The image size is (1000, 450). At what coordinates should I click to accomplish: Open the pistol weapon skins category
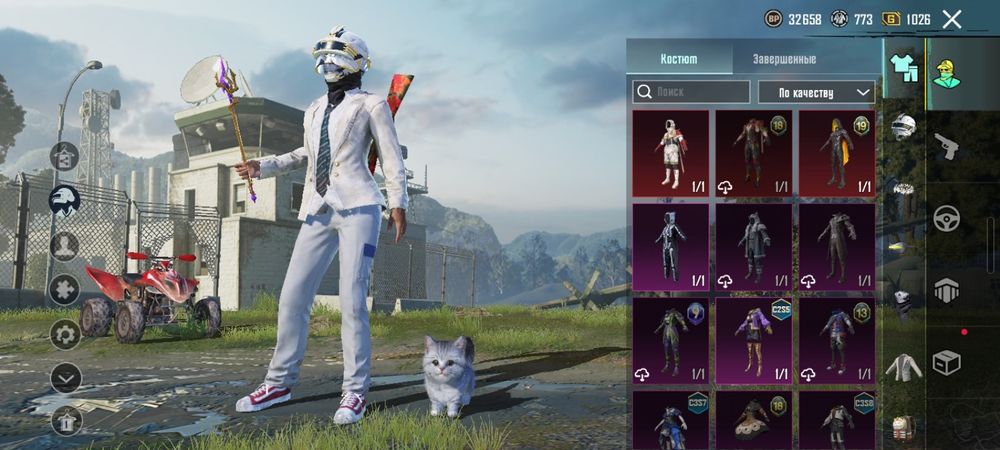coord(947,146)
